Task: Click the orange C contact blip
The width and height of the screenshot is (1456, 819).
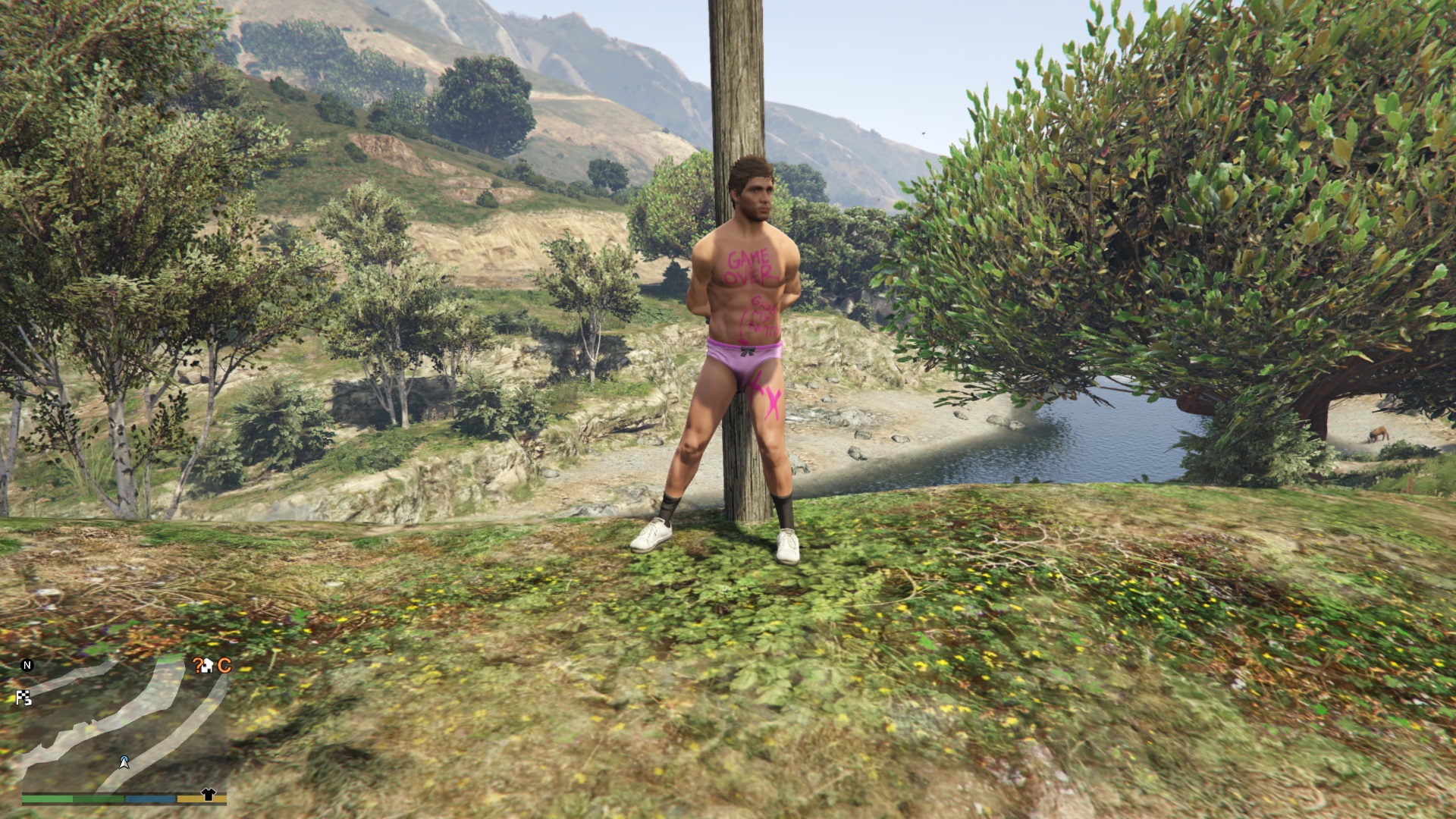Action: pyautogui.click(x=225, y=665)
